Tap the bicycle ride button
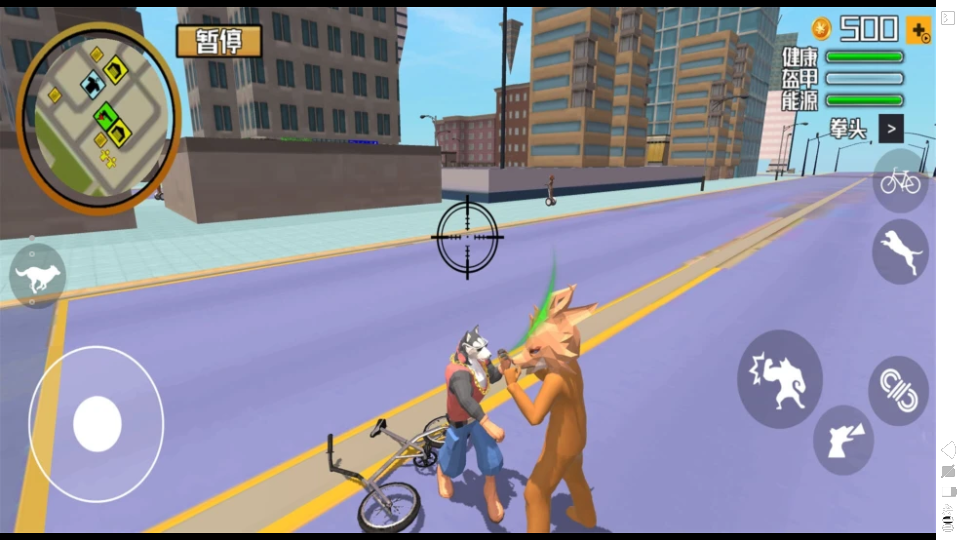 click(x=899, y=181)
